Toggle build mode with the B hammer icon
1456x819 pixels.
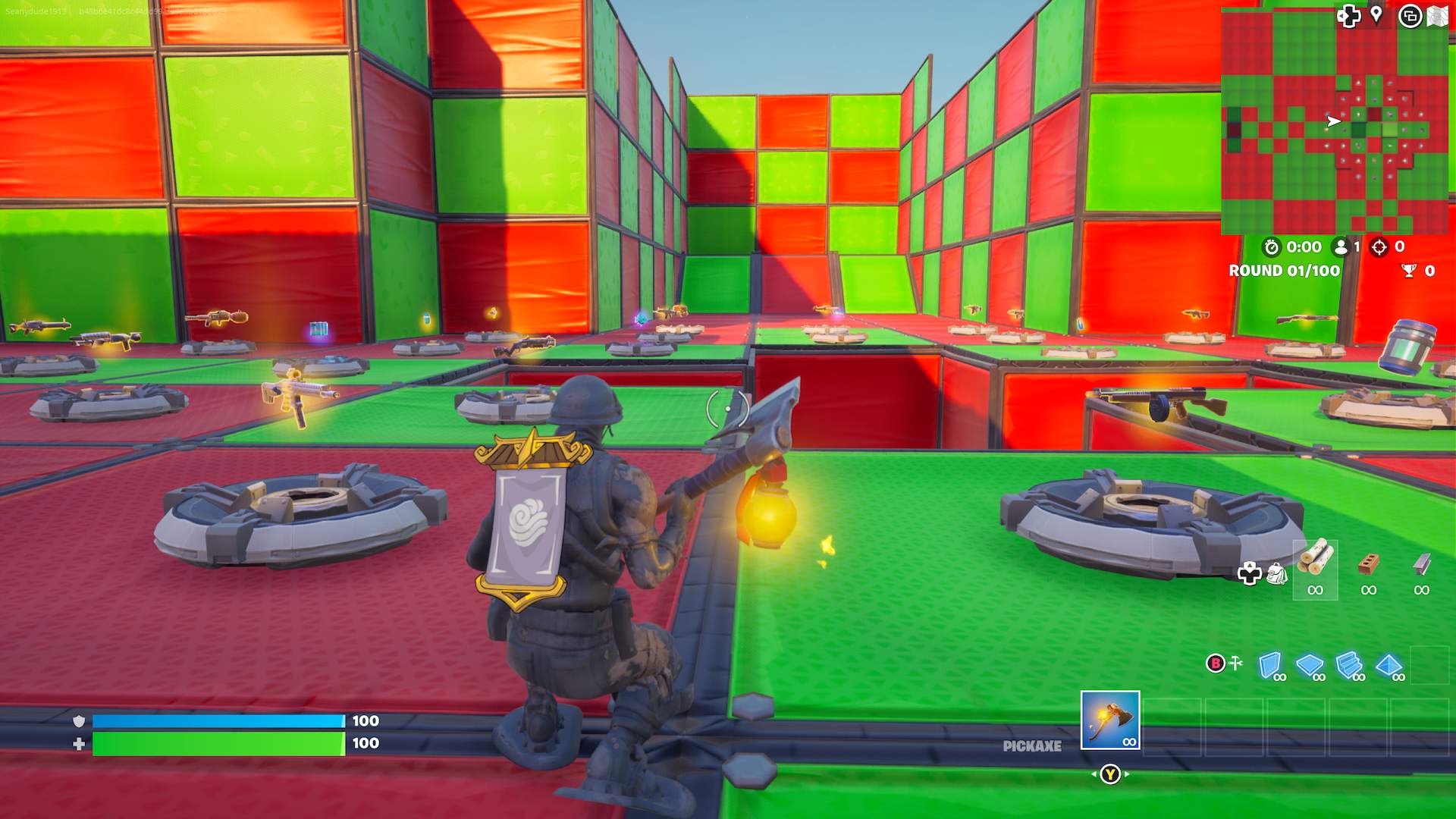pyautogui.click(x=1225, y=662)
